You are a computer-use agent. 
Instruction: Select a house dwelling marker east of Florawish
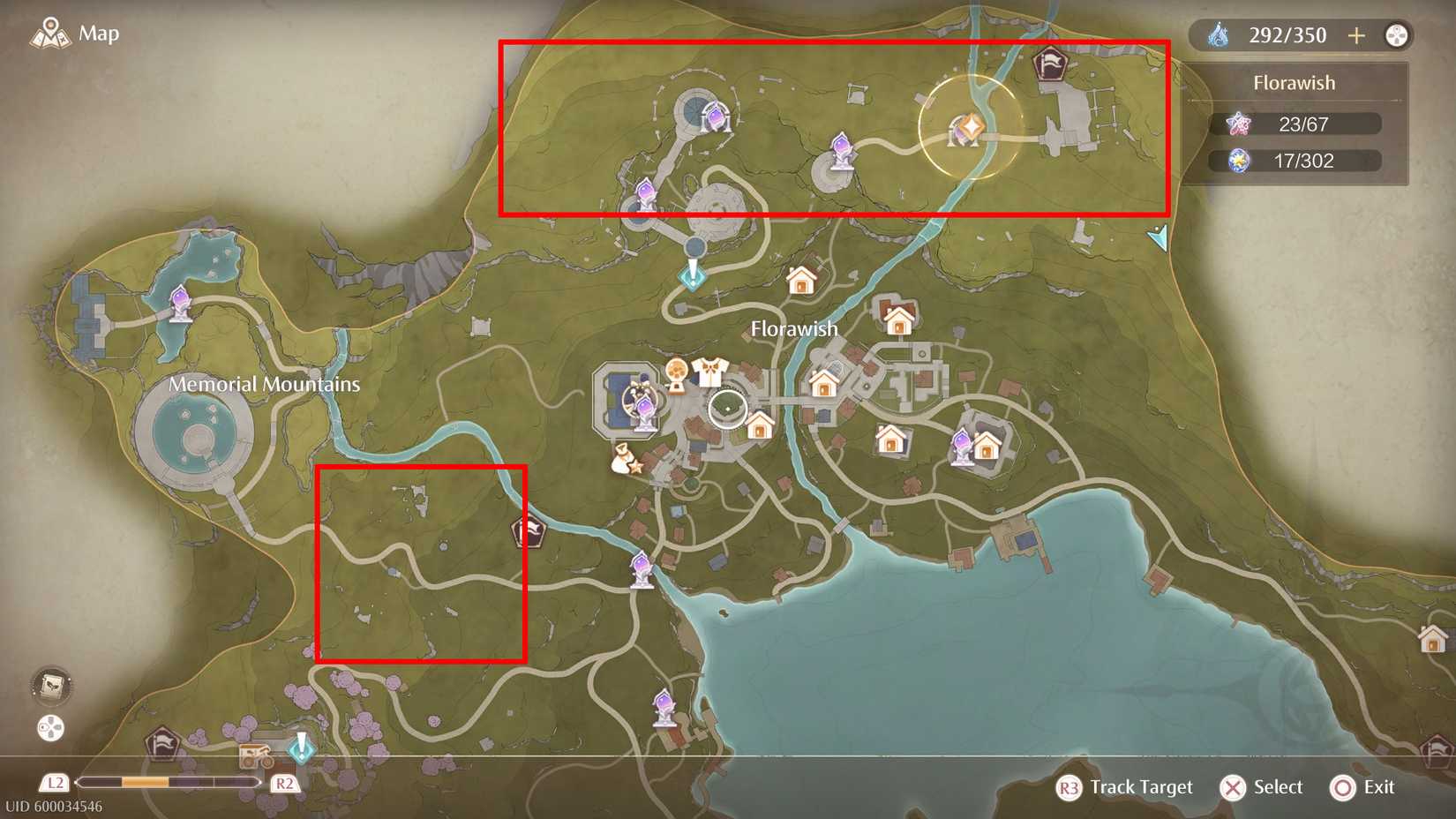[x=900, y=318]
